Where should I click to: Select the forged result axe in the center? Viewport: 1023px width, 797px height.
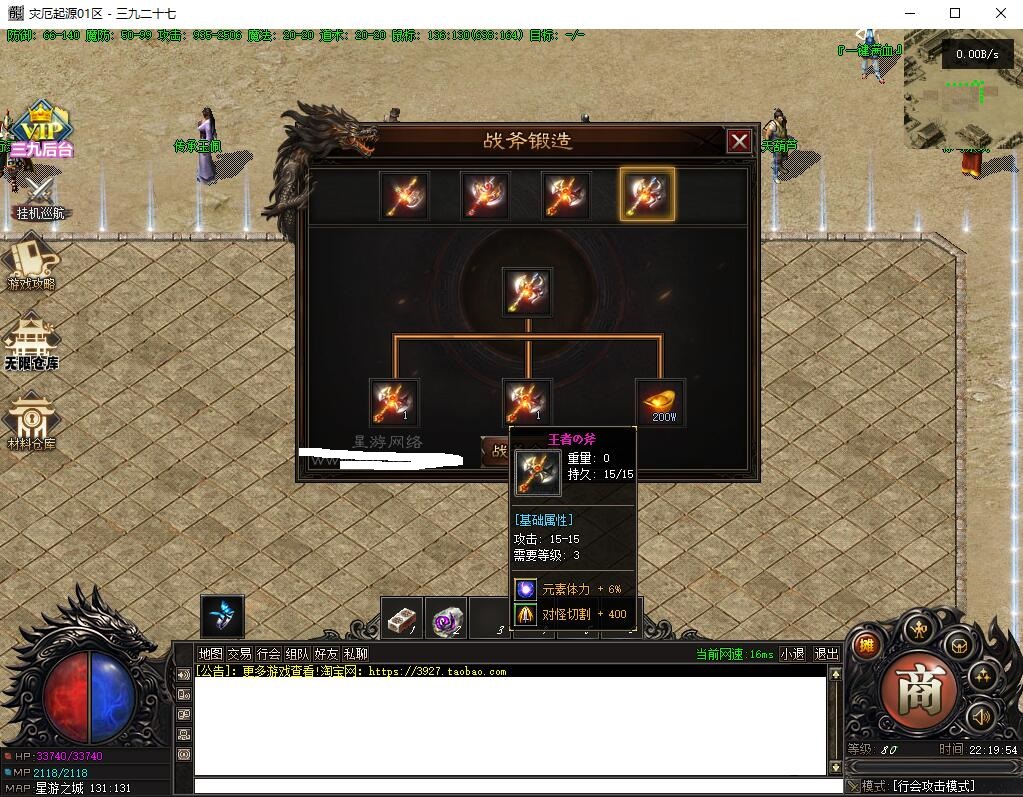[527, 292]
